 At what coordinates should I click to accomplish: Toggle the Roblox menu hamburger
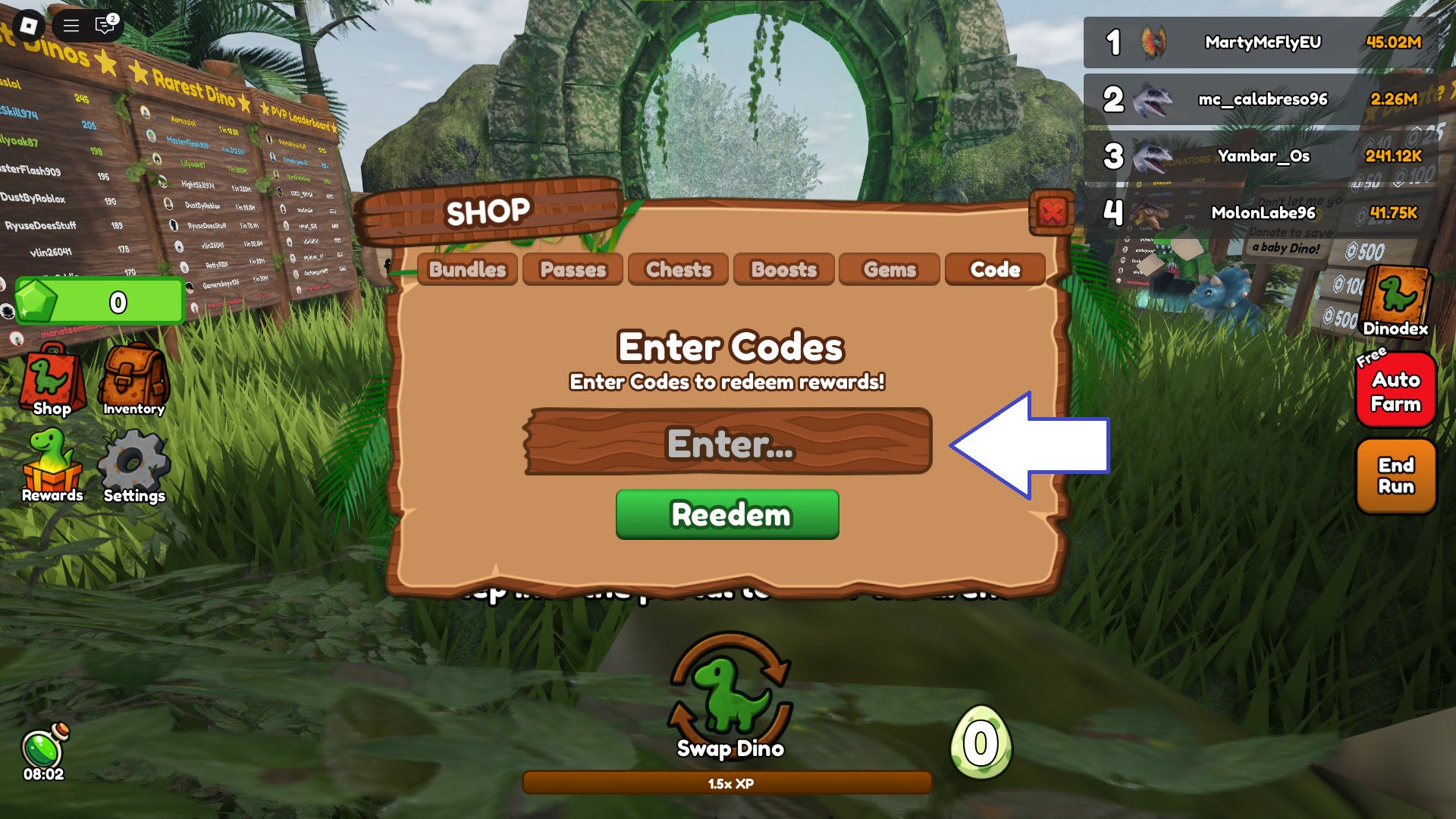[70, 24]
